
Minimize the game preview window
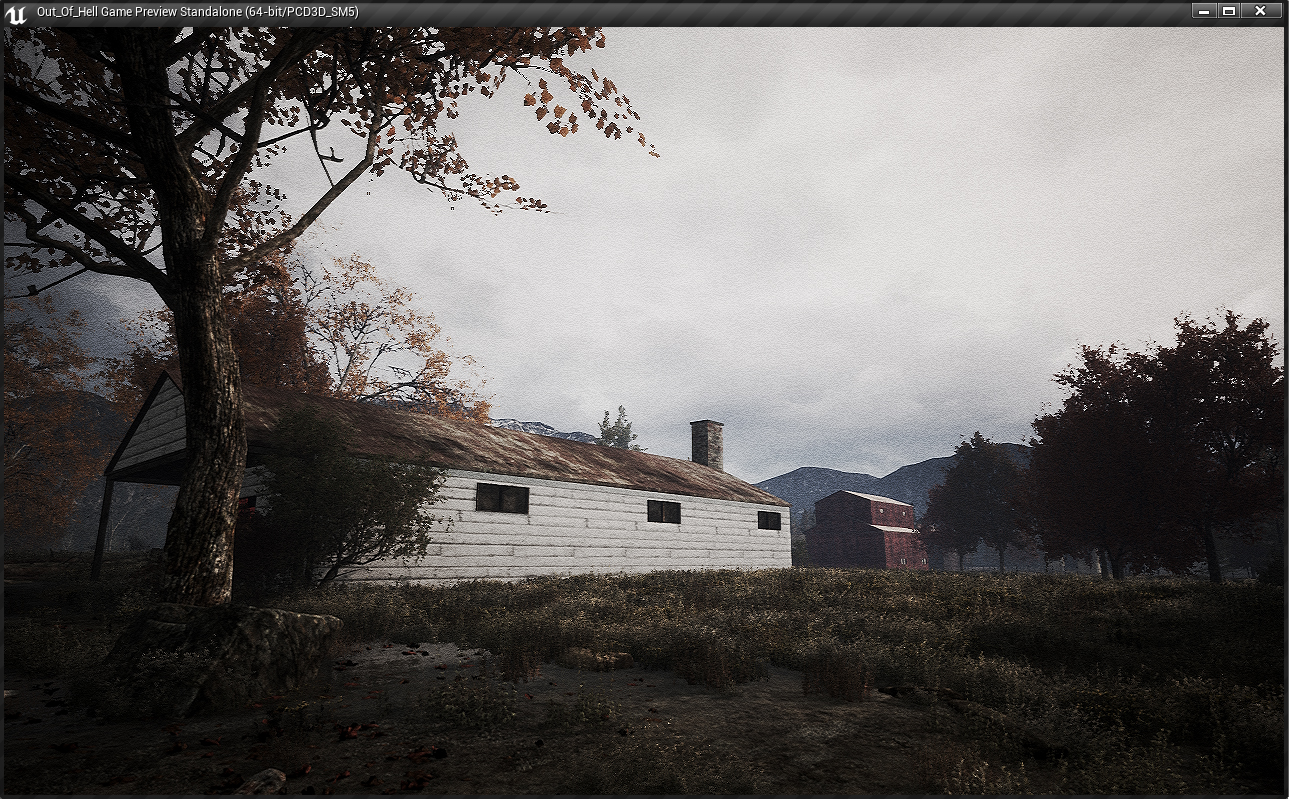pyautogui.click(x=1203, y=11)
